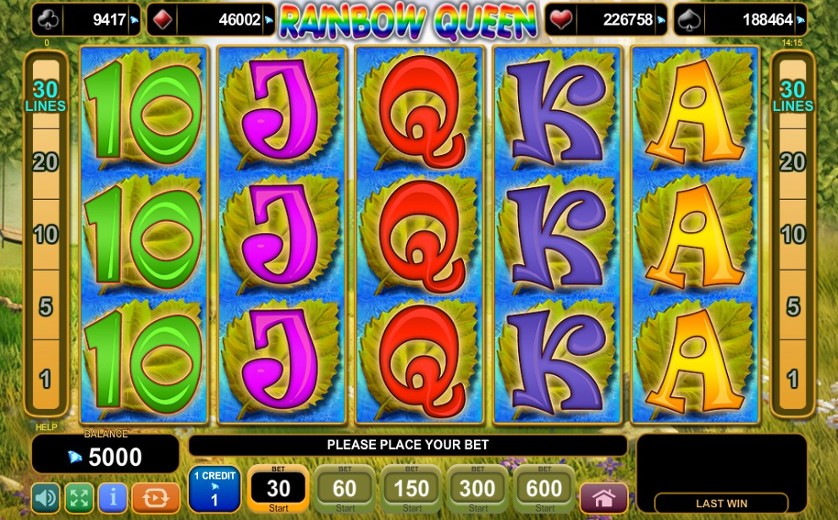Place the 60 bet

344,489
